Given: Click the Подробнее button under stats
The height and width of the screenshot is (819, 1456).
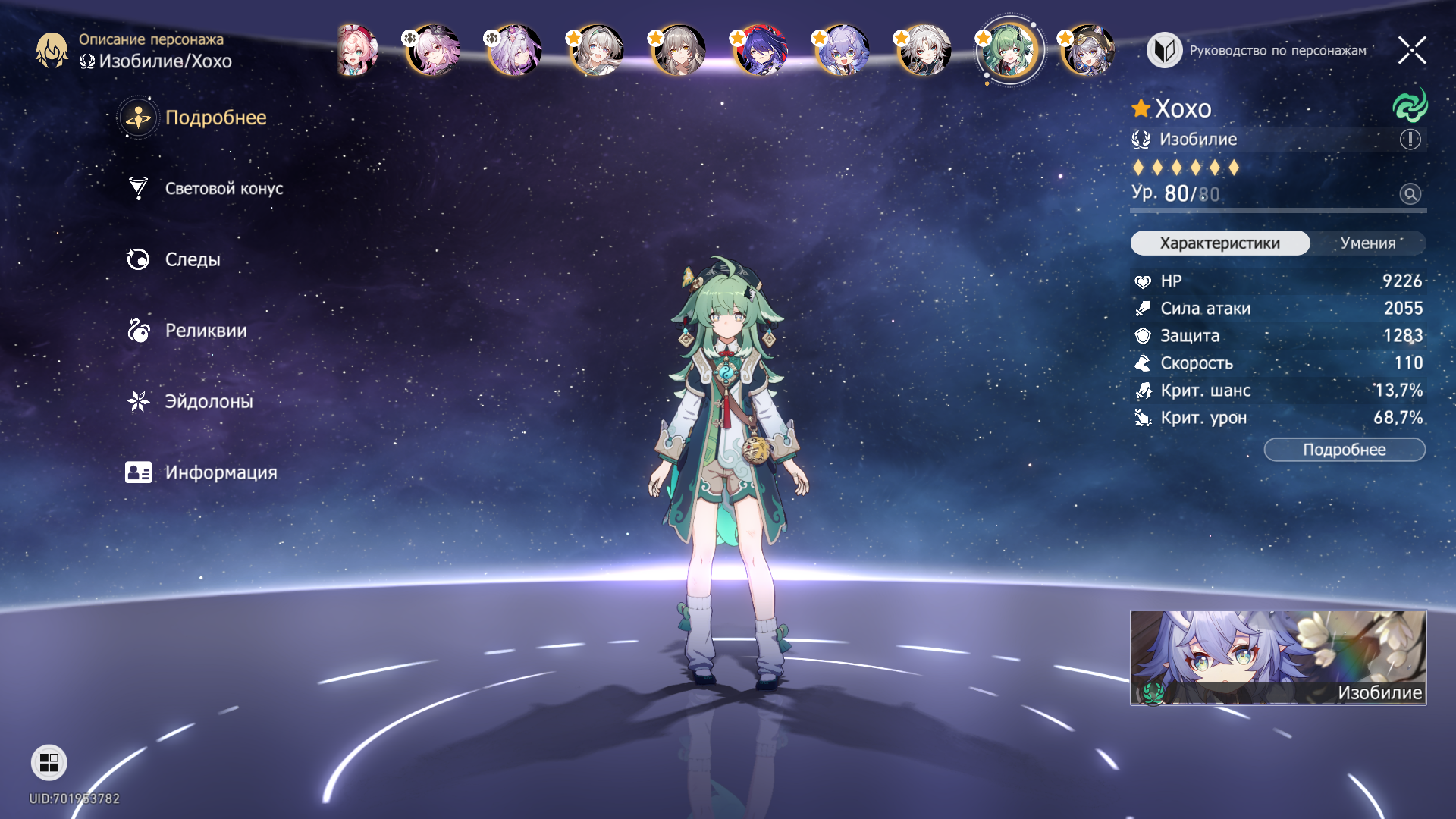Looking at the screenshot, I should [x=1344, y=450].
